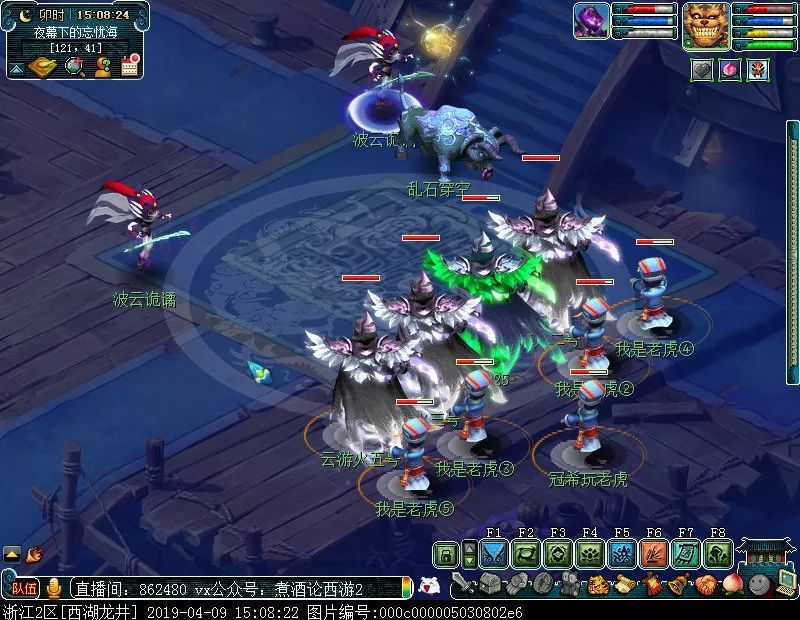Viewport: 800px width, 620px height.
Task: Open the calendar events icon
Action: coord(130,67)
